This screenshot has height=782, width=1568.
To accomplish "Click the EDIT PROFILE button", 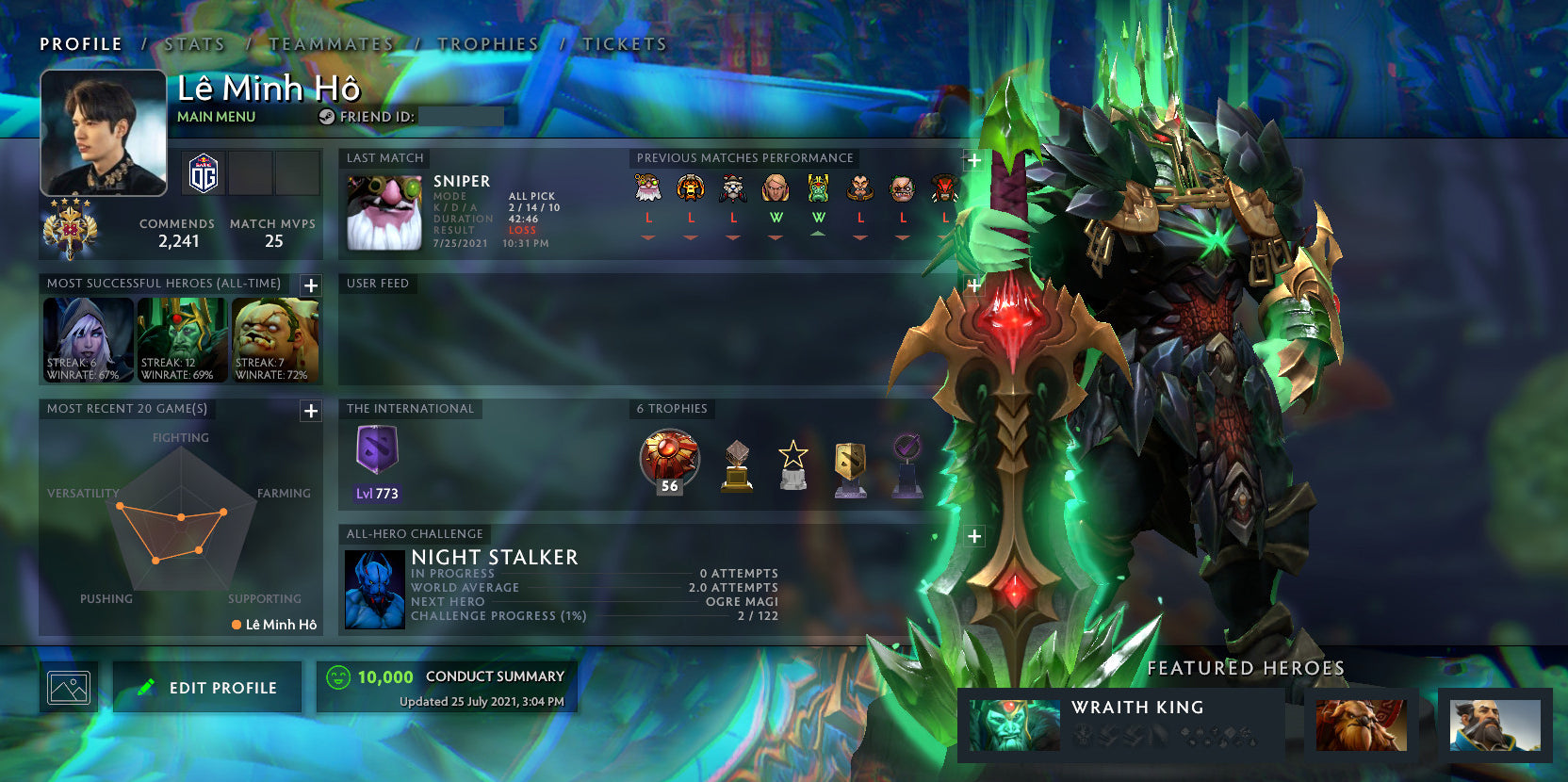I will tap(206, 686).
